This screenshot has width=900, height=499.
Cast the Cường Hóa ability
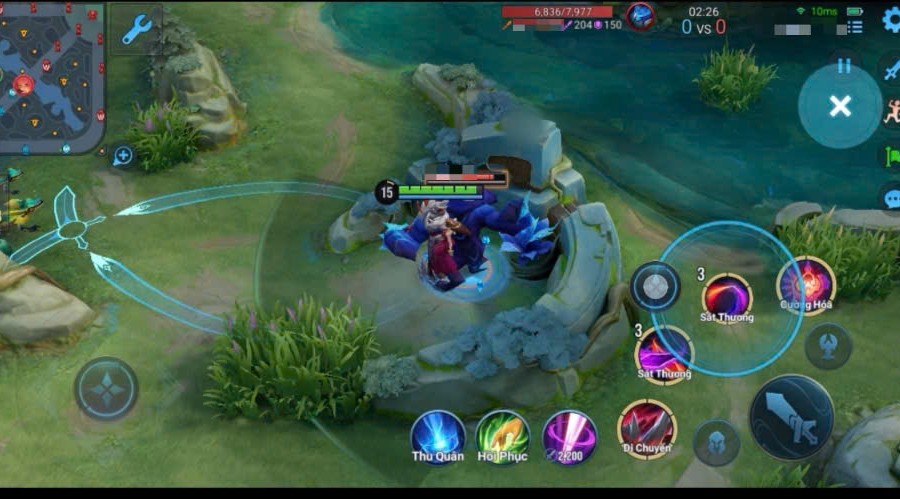click(806, 285)
